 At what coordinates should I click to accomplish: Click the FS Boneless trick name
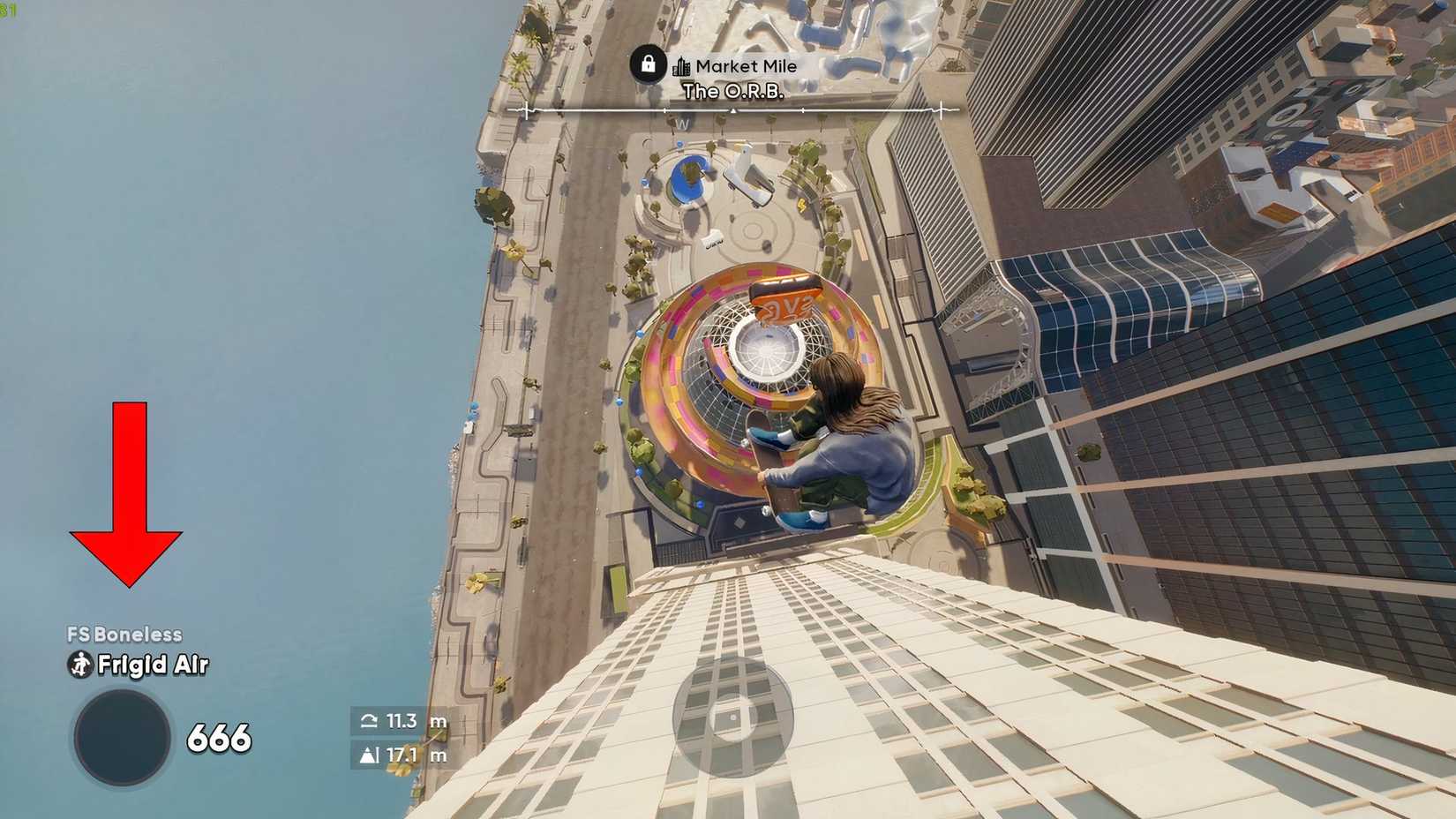pos(124,633)
